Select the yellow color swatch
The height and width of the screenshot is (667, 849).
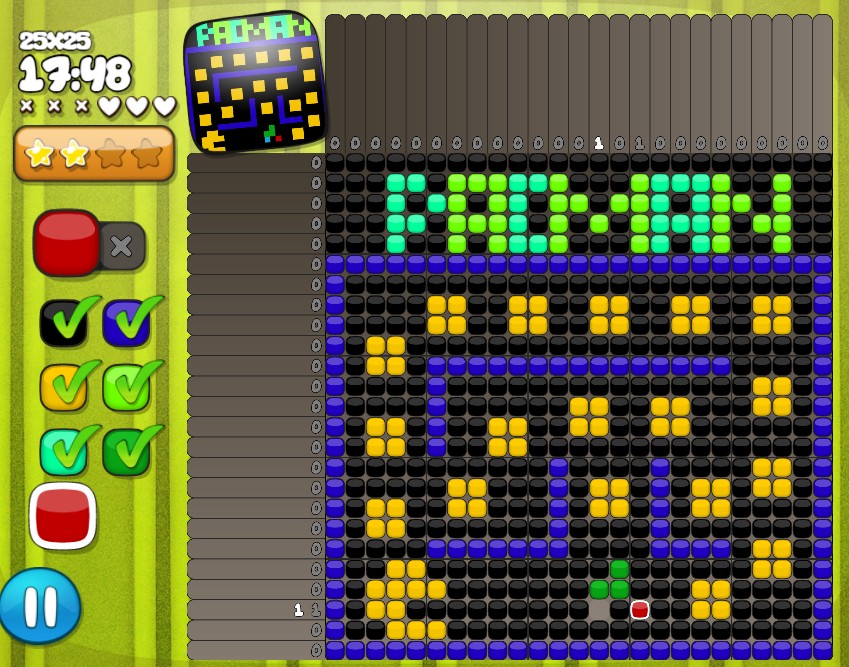click(x=64, y=387)
